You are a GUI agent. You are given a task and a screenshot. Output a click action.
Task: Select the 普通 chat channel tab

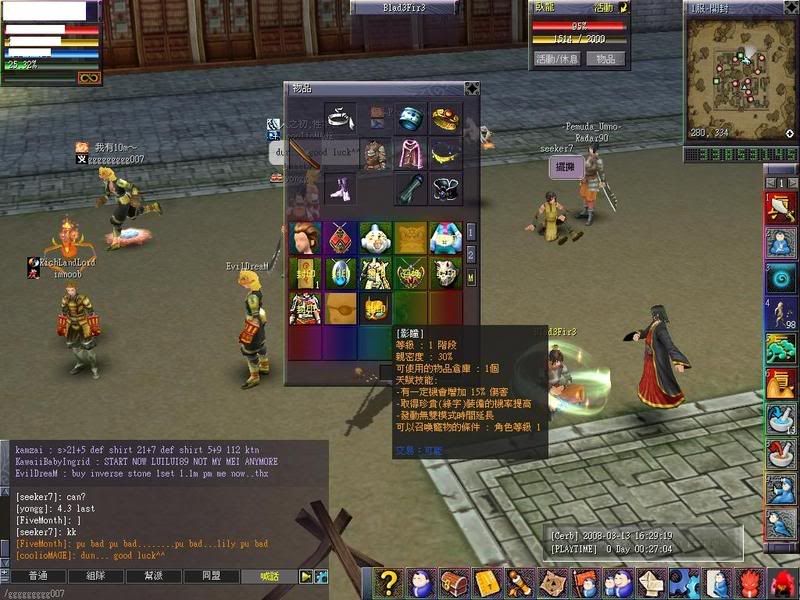[38, 576]
